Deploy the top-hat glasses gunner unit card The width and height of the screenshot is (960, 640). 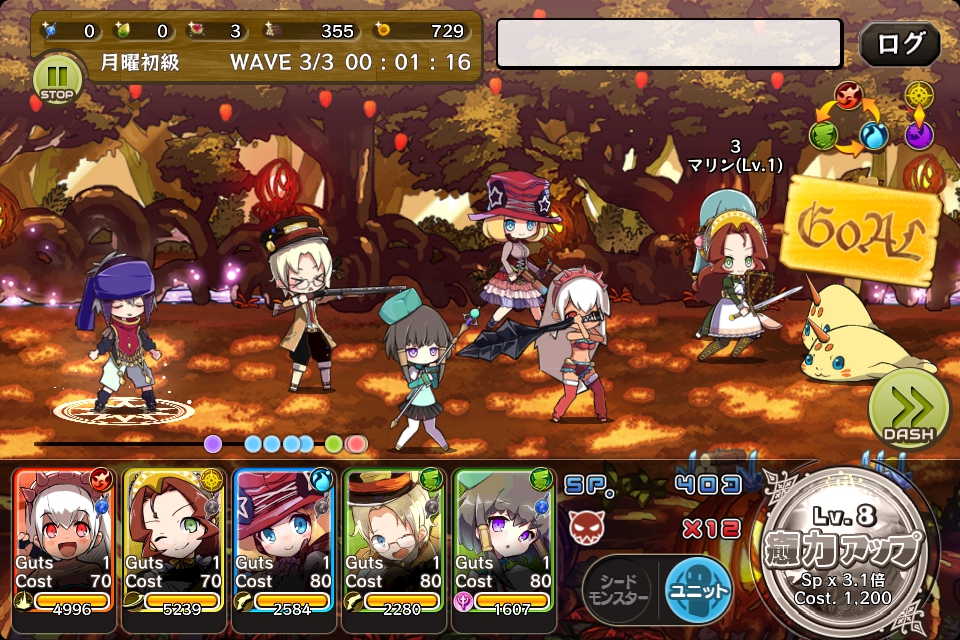click(x=395, y=540)
